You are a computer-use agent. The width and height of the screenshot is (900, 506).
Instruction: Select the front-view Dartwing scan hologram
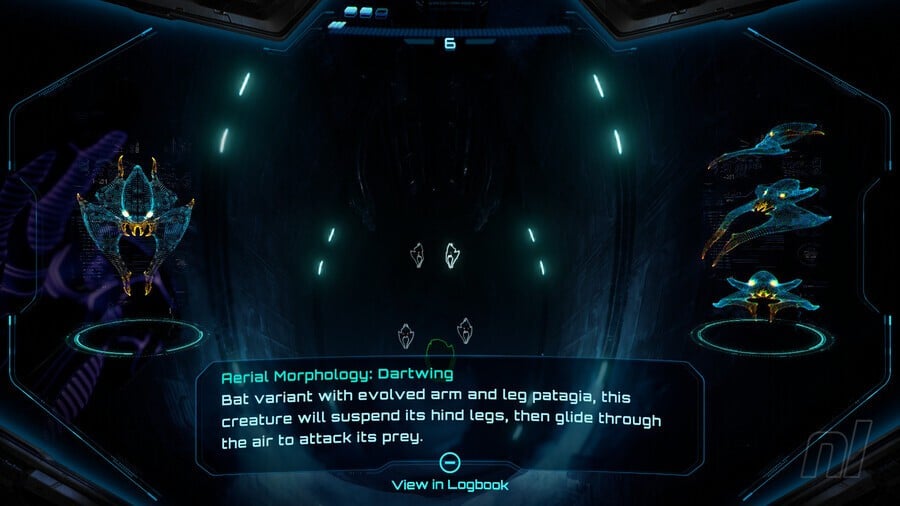[x=135, y=227]
